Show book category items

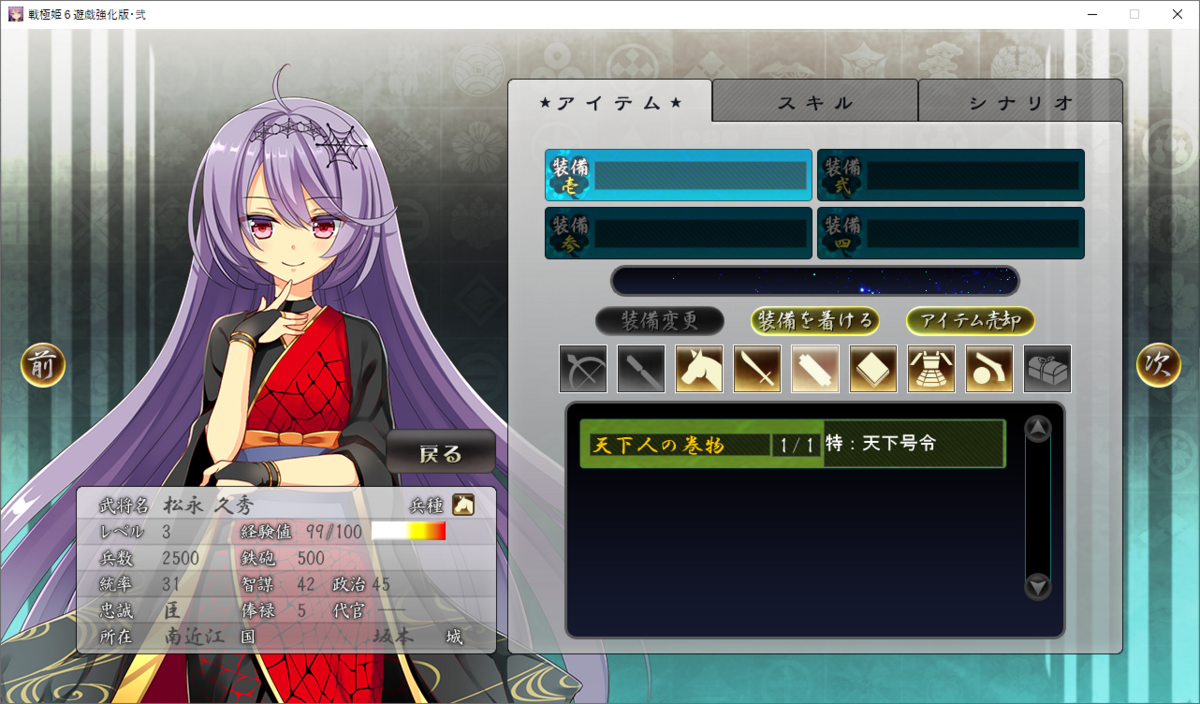pyautogui.click(x=873, y=369)
